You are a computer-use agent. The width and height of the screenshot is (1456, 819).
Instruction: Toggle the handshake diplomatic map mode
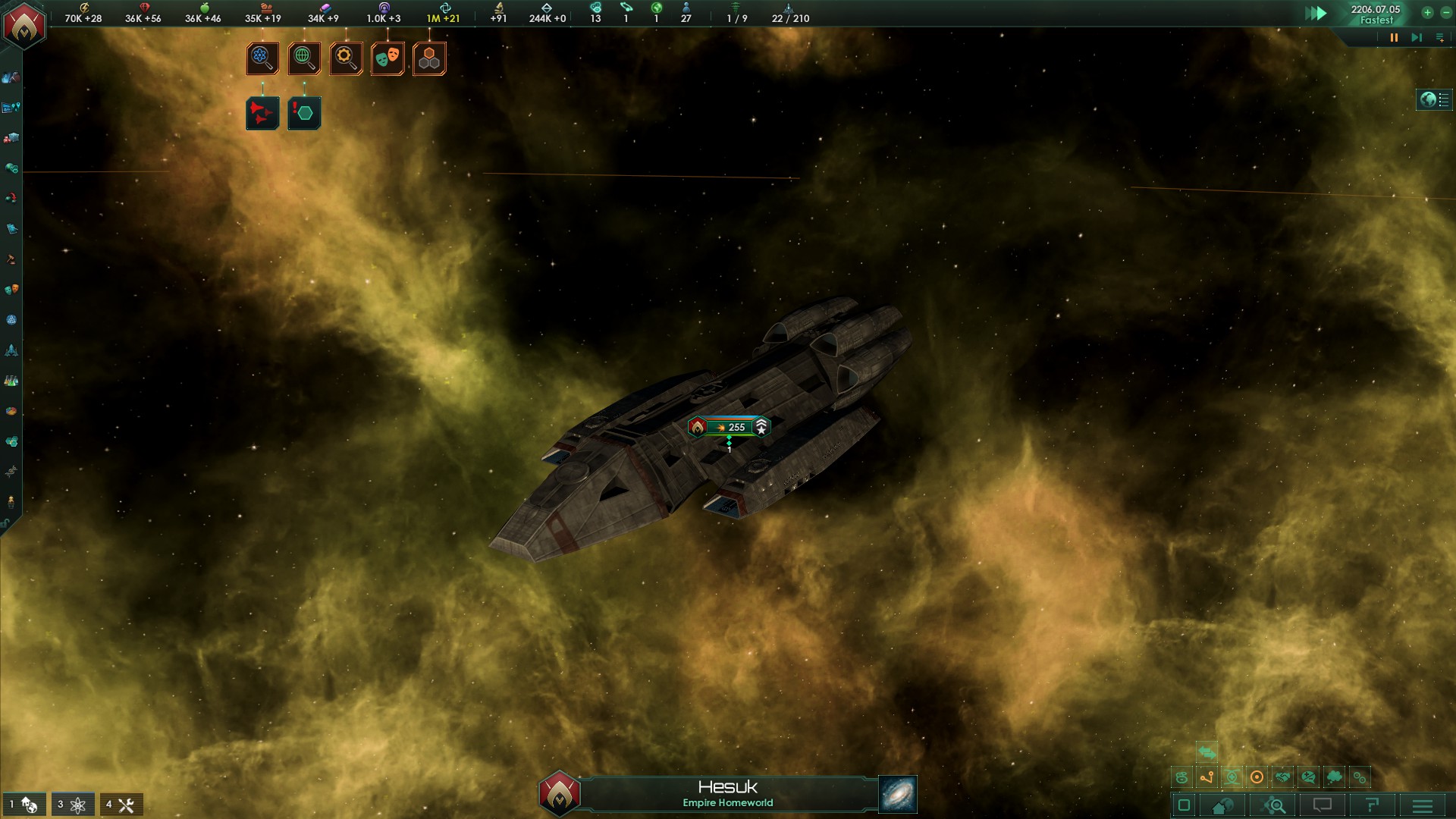tap(1282, 777)
